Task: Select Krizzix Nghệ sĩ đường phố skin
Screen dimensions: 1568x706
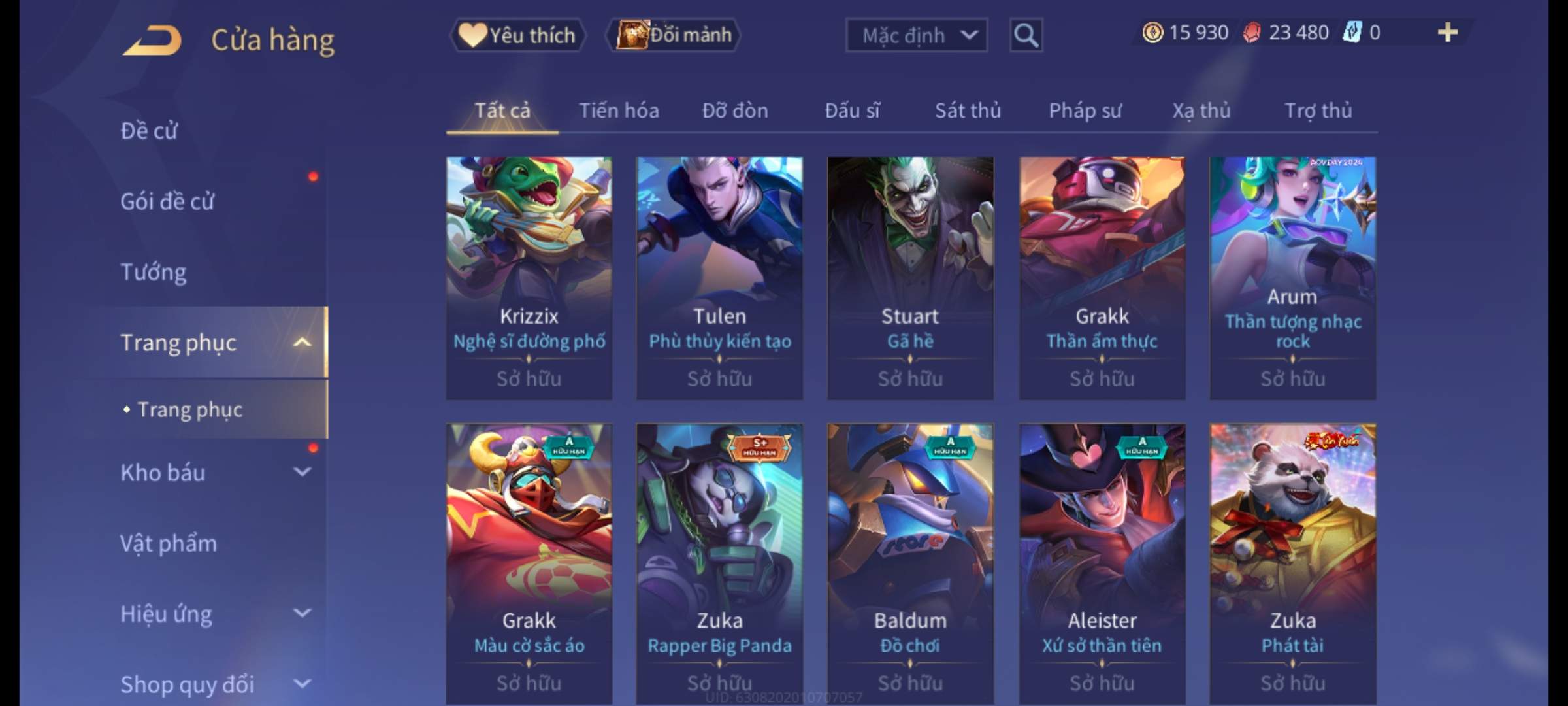Action: tap(529, 278)
